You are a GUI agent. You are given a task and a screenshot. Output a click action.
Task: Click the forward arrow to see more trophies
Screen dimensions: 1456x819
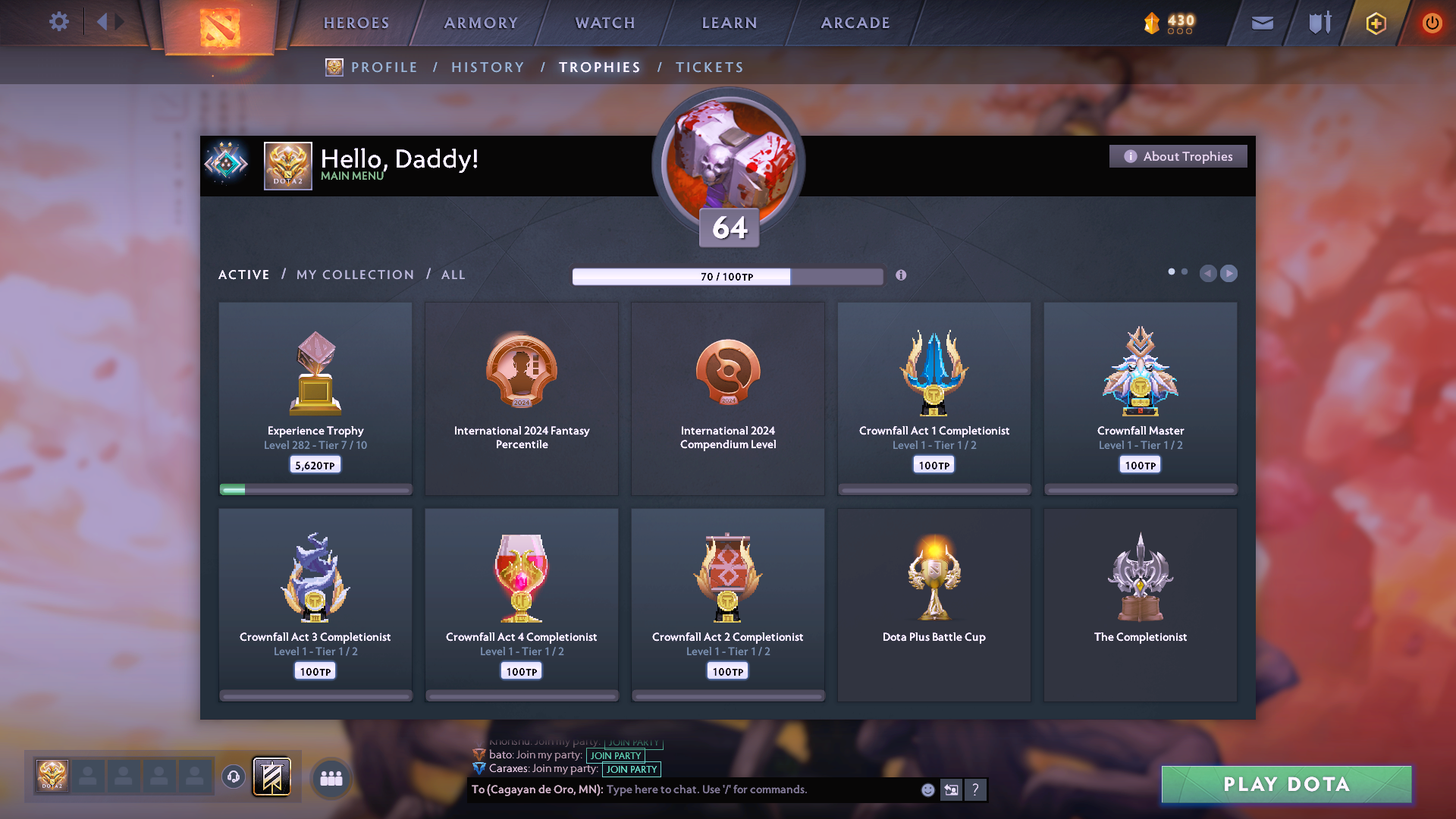click(x=1228, y=274)
